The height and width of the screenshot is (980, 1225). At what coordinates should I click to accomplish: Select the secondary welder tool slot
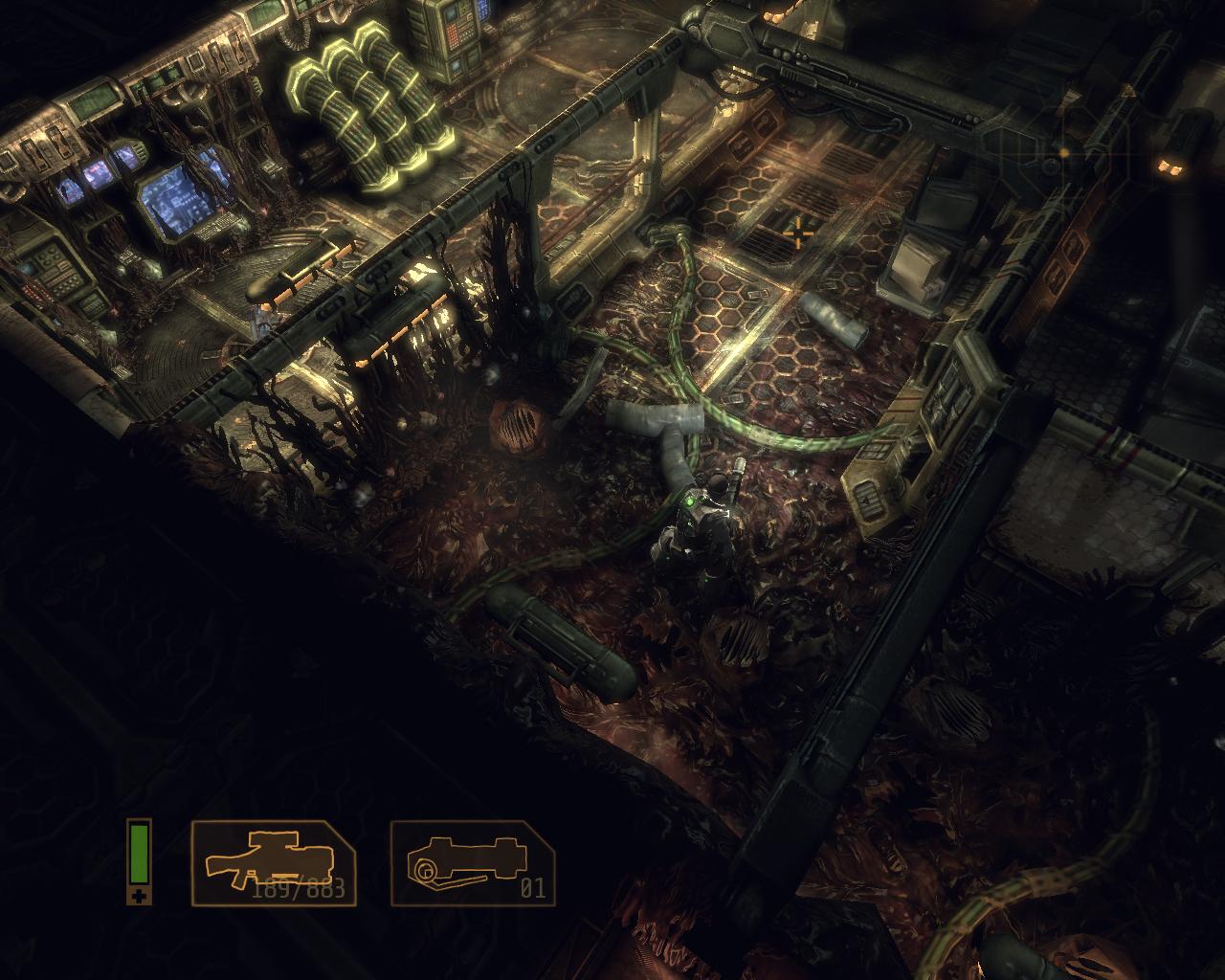pyautogui.click(x=472, y=862)
